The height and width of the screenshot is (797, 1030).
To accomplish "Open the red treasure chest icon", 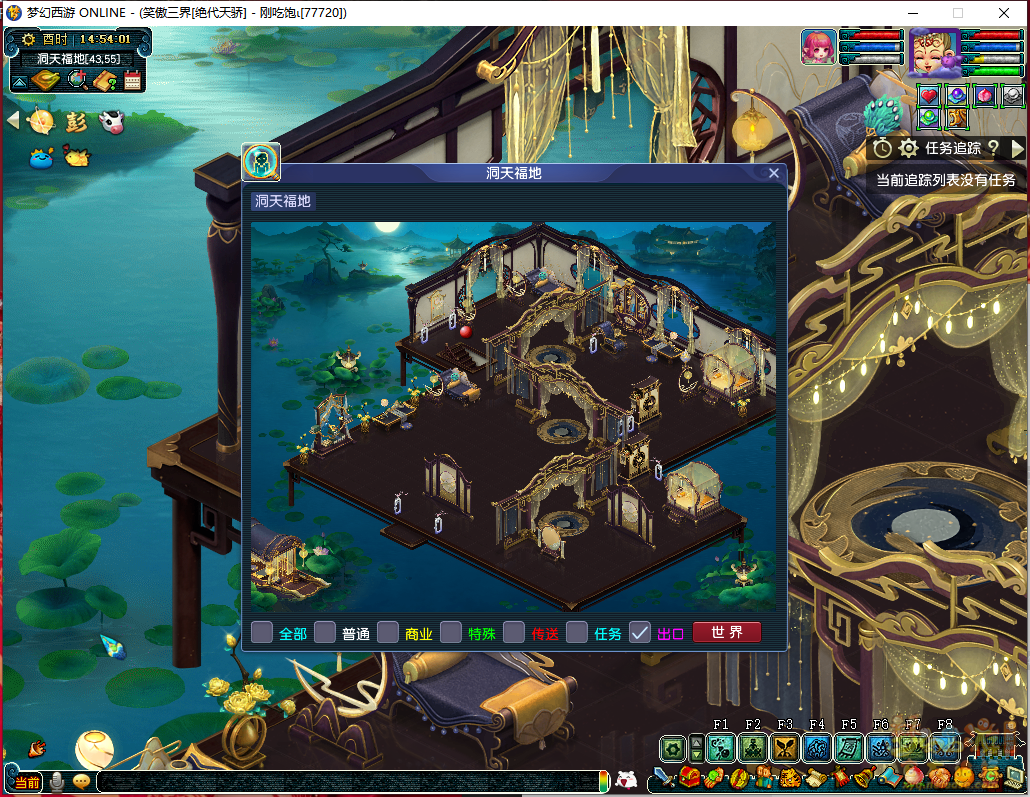I will click(x=689, y=778).
